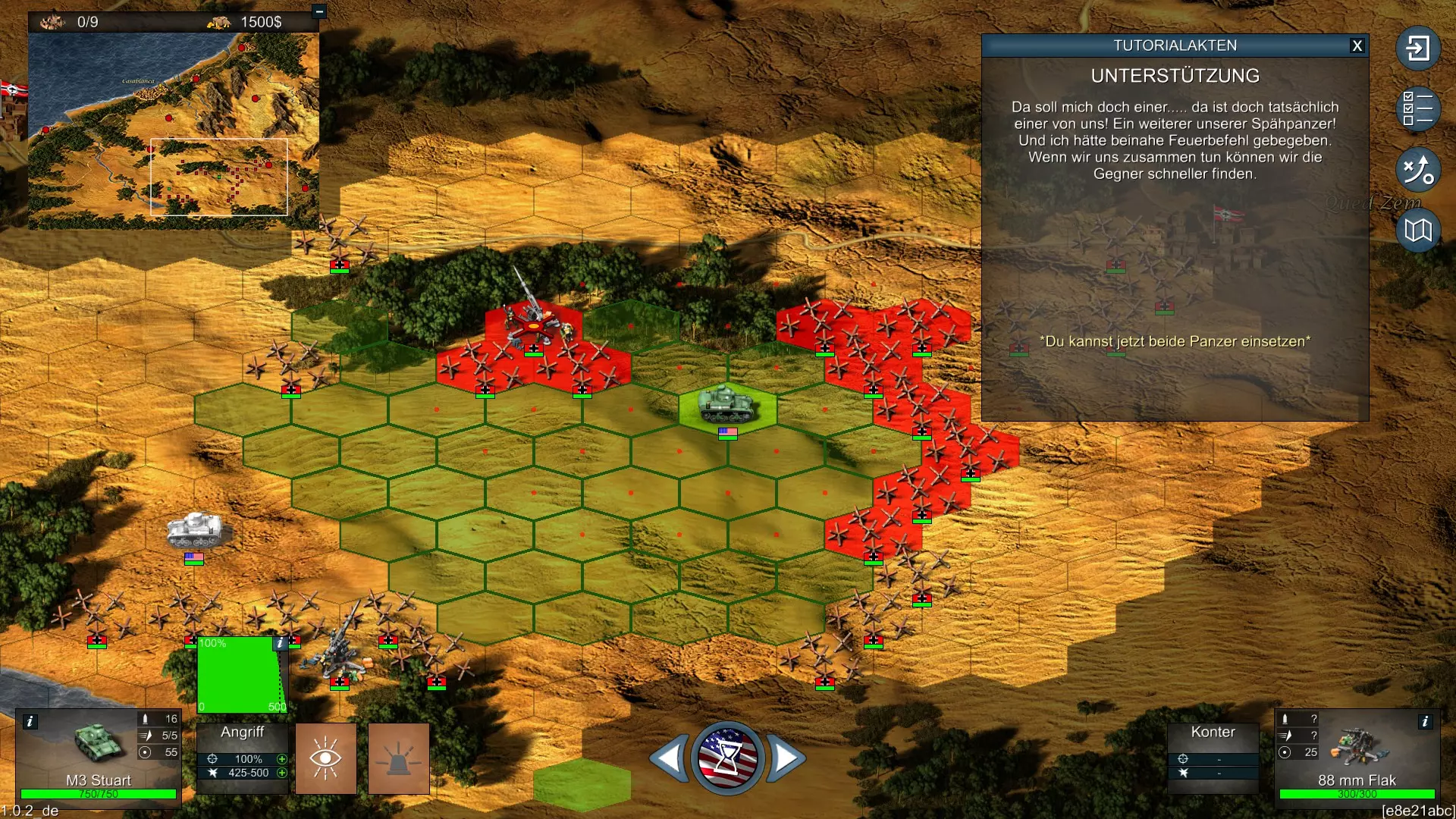The height and width of the screenshot is (819, 1456).
Task: Close the Tutorialakten panel
Action: (x=1357, y=46)
